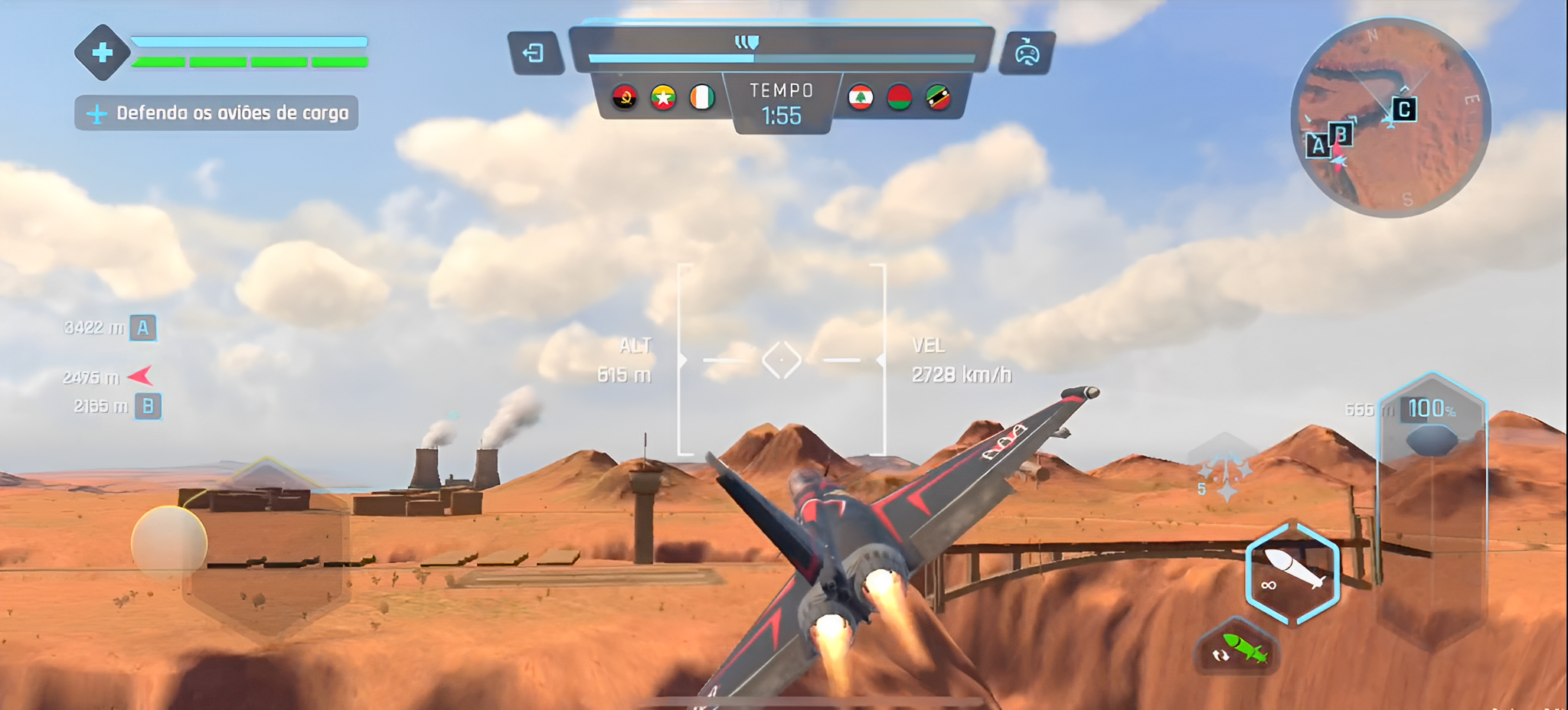Image resolution: width=1568 pixels, height=710 pixels.
Task: Fire the infinite missile weapon
Action: tap(1292, 575)
